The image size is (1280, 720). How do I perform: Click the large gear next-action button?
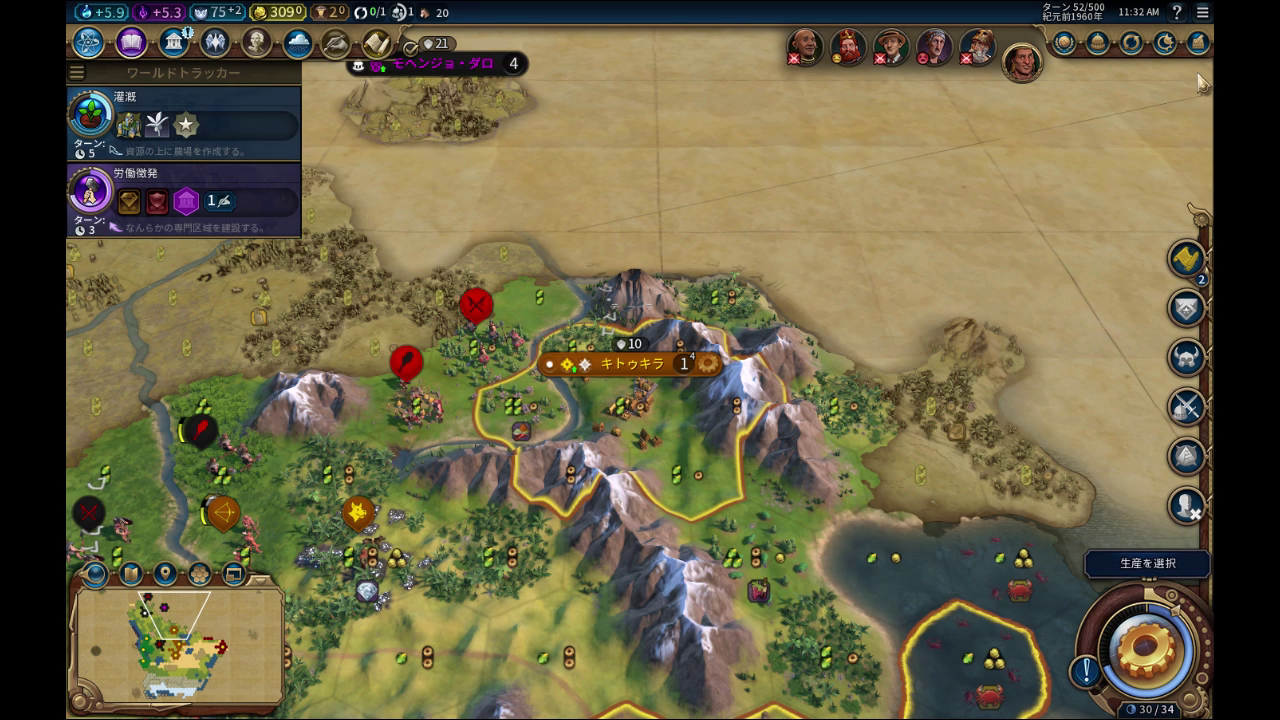pos(1146,645)
